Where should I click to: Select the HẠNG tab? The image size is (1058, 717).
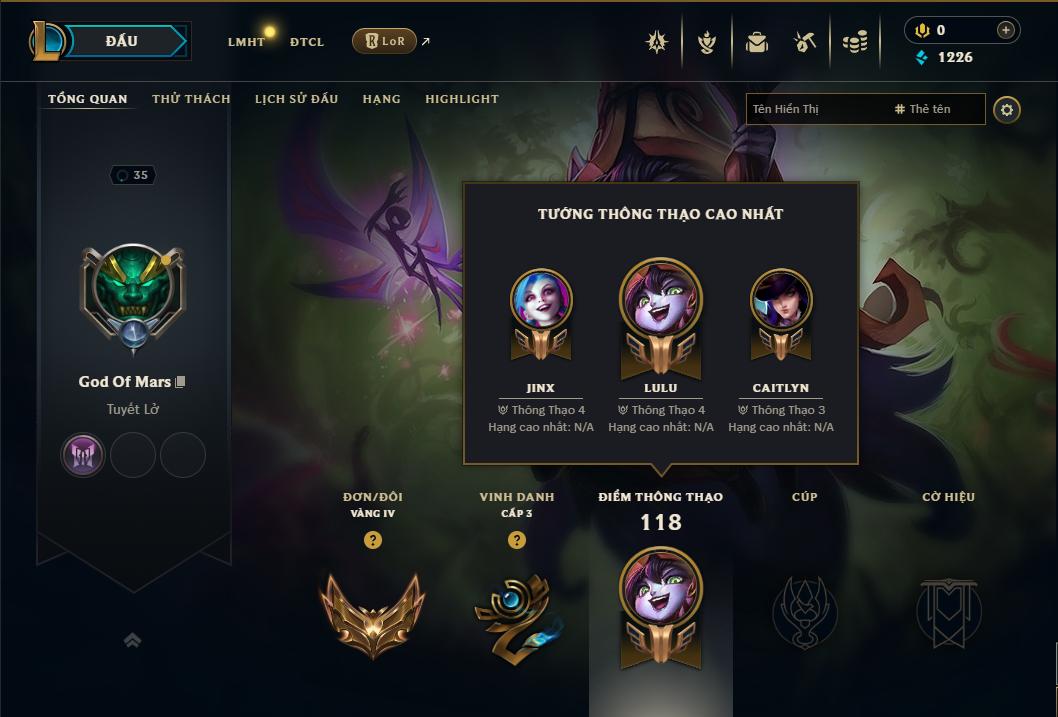coord(381,99)
